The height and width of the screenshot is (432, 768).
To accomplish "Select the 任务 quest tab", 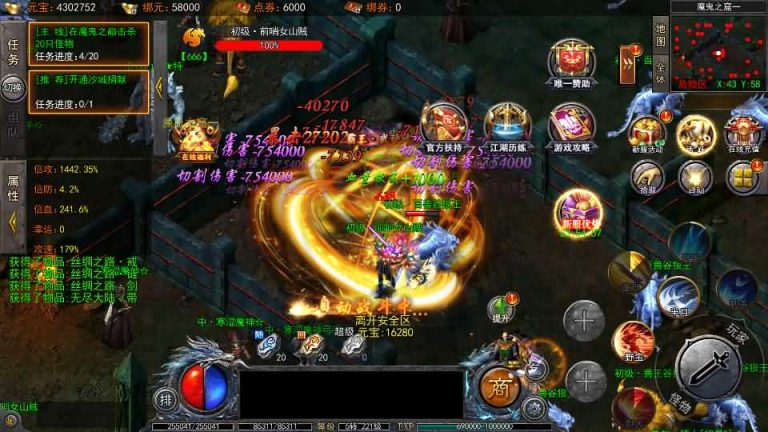I will pyautogui.click(x=13, y=52).
